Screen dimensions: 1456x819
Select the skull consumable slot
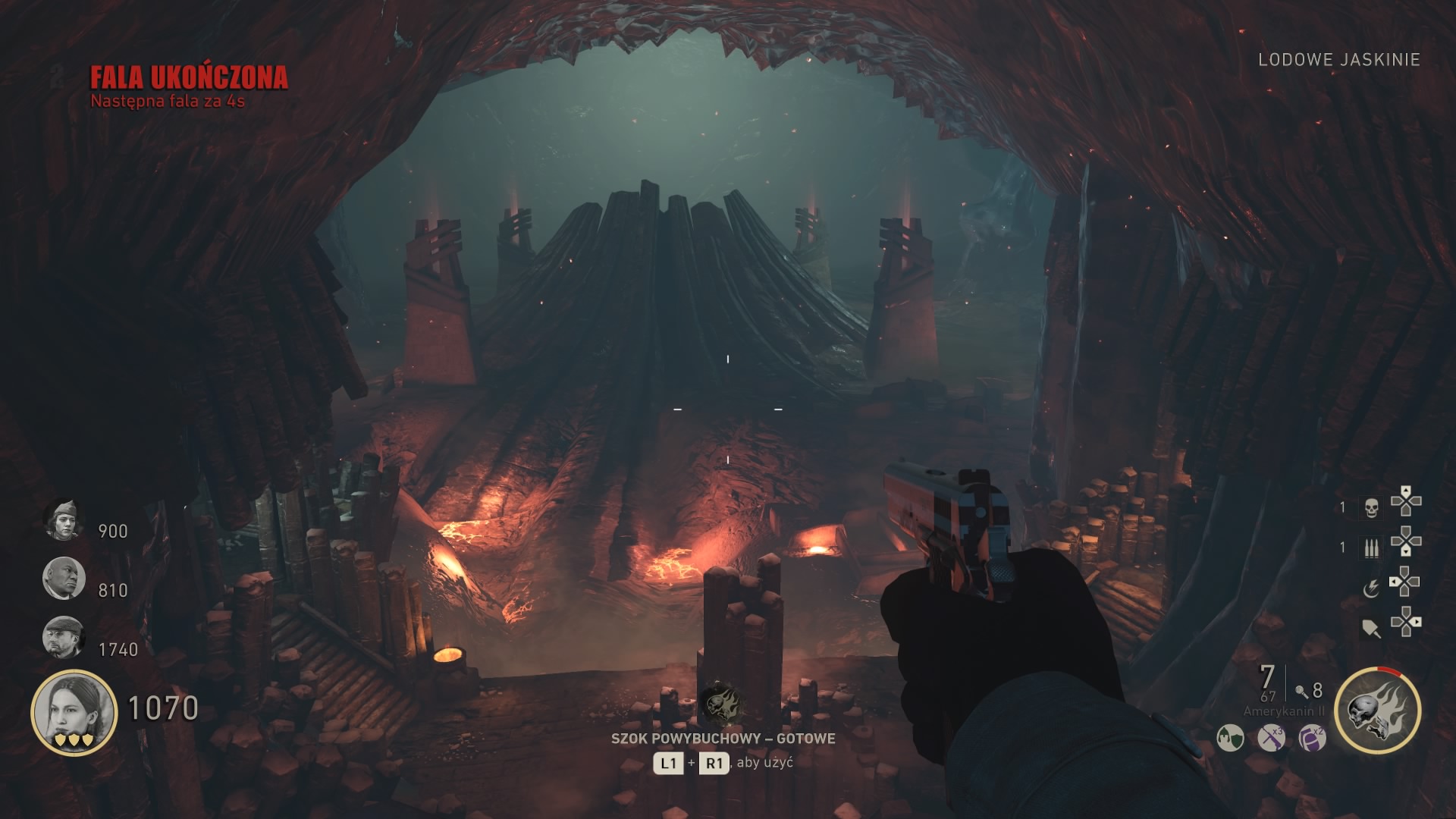coord(1371,507)
